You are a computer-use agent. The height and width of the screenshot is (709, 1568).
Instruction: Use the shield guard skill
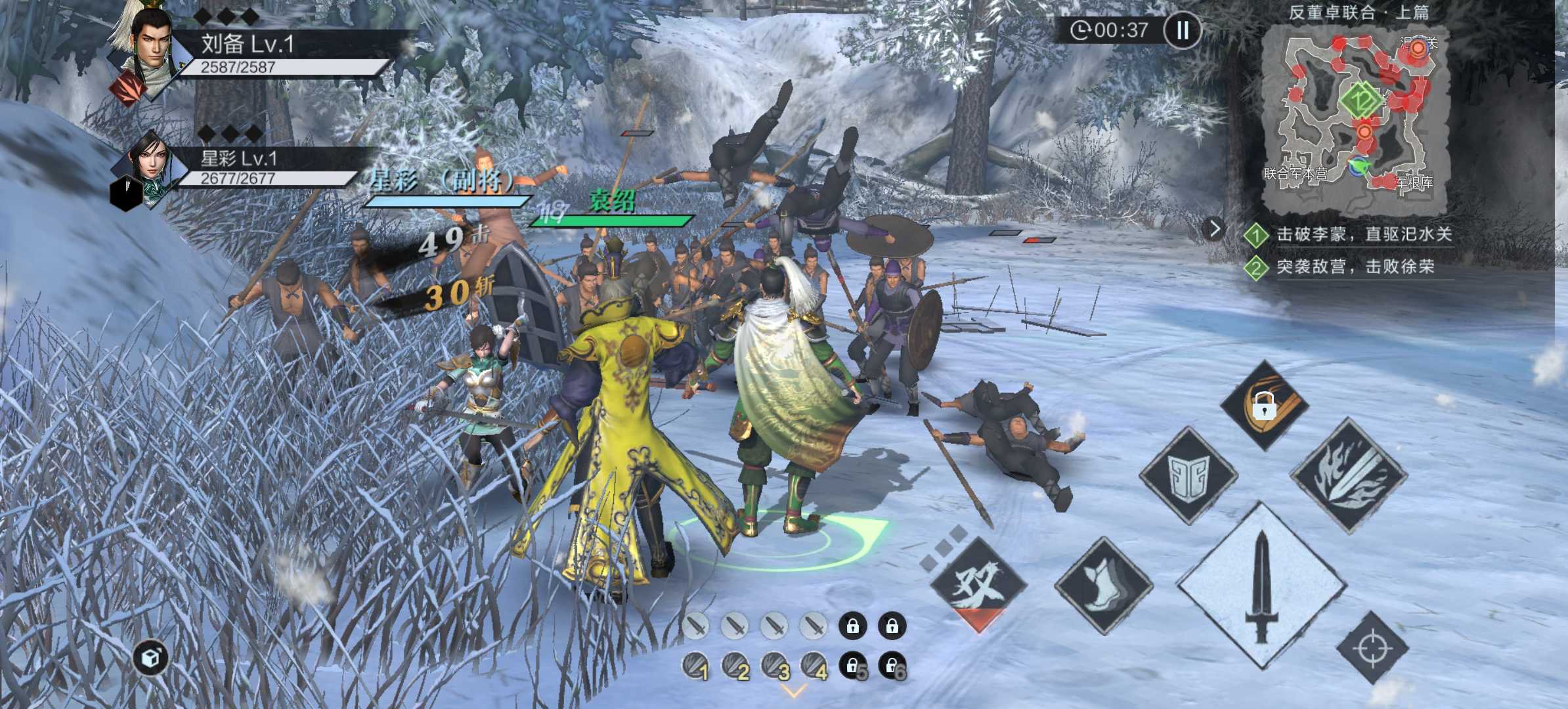pos(1188,475)
